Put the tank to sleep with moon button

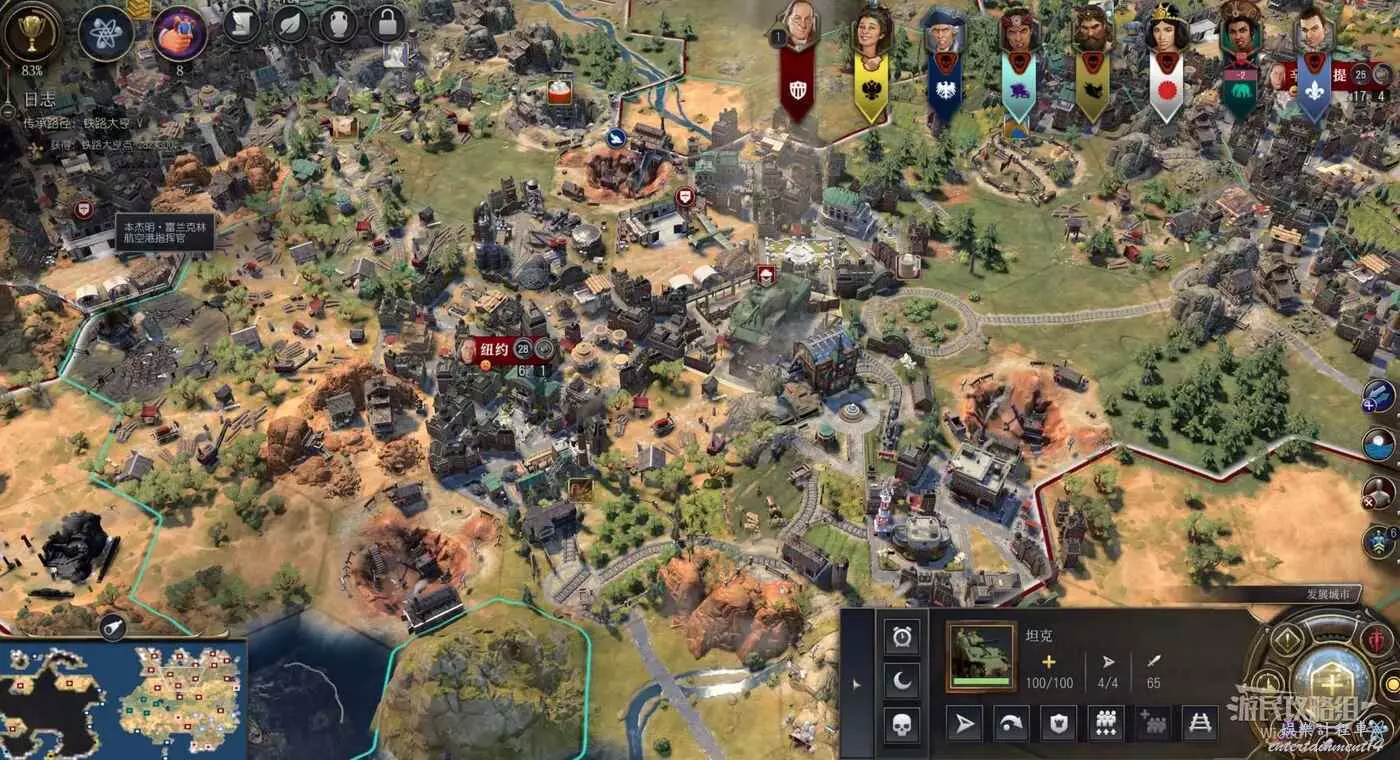pyautogui.click(x=902, y=681)
